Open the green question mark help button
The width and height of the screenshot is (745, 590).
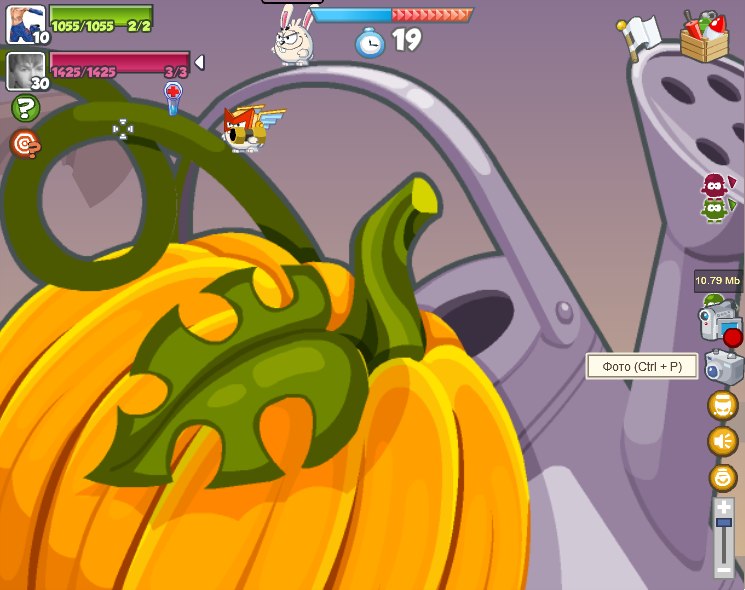(x=25, y=108)
